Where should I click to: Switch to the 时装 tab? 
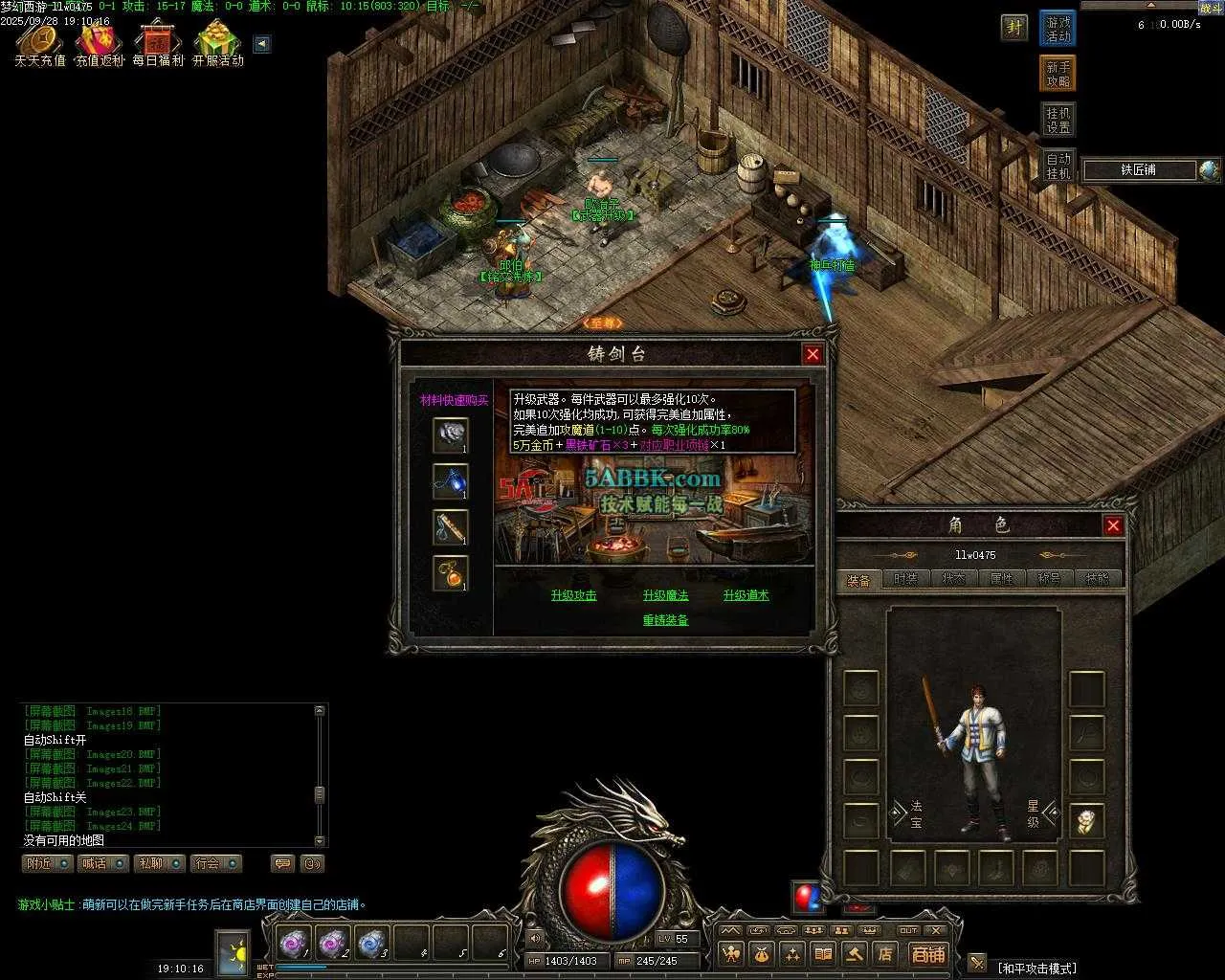905,579
